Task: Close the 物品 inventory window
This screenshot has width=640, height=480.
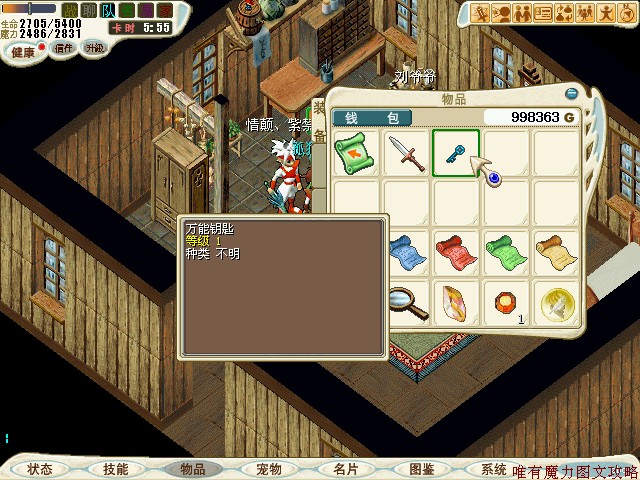Action: pyautogui.click(x=571, y=93)
